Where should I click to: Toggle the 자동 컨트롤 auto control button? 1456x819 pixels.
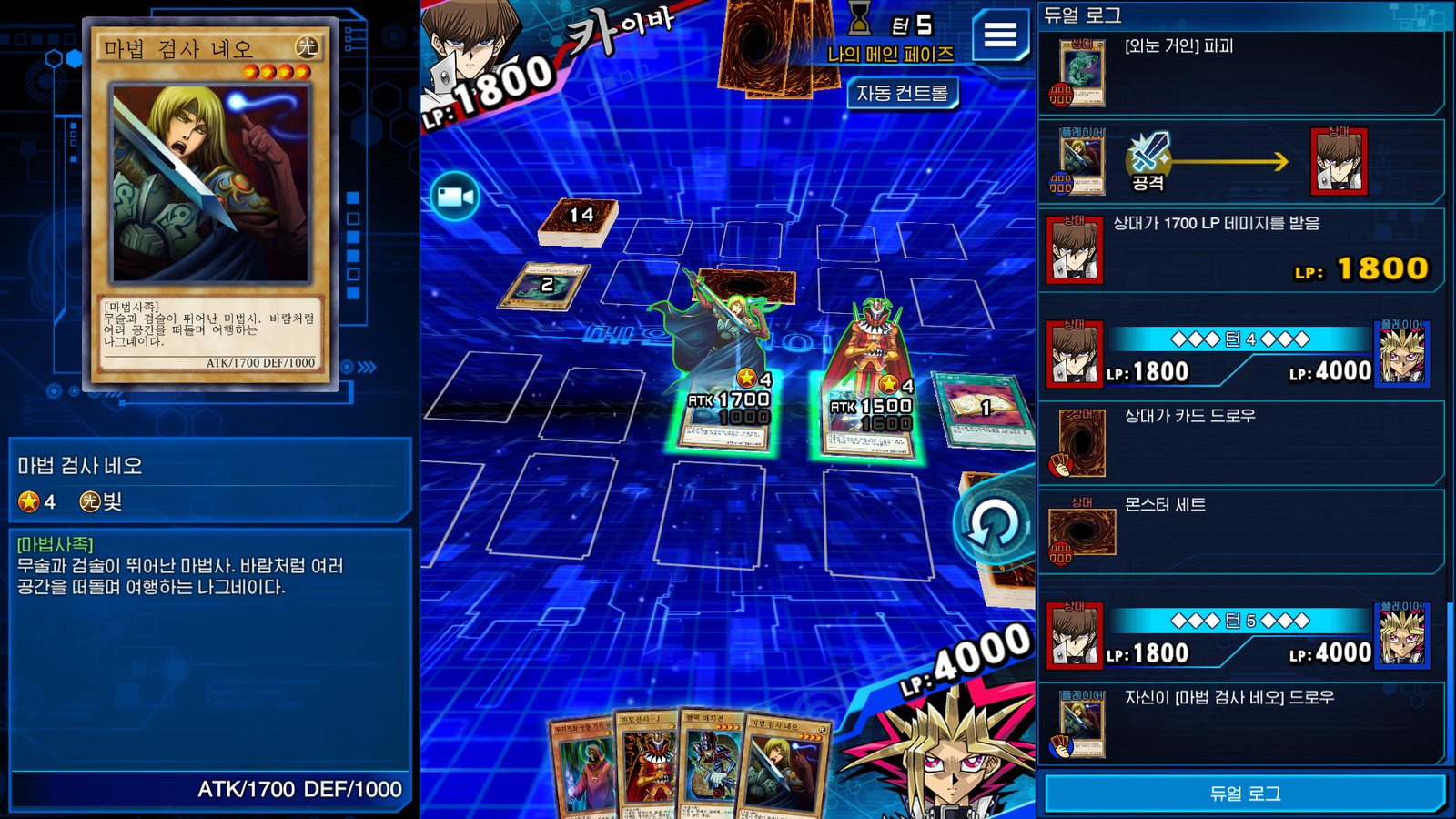click(902, 93)
